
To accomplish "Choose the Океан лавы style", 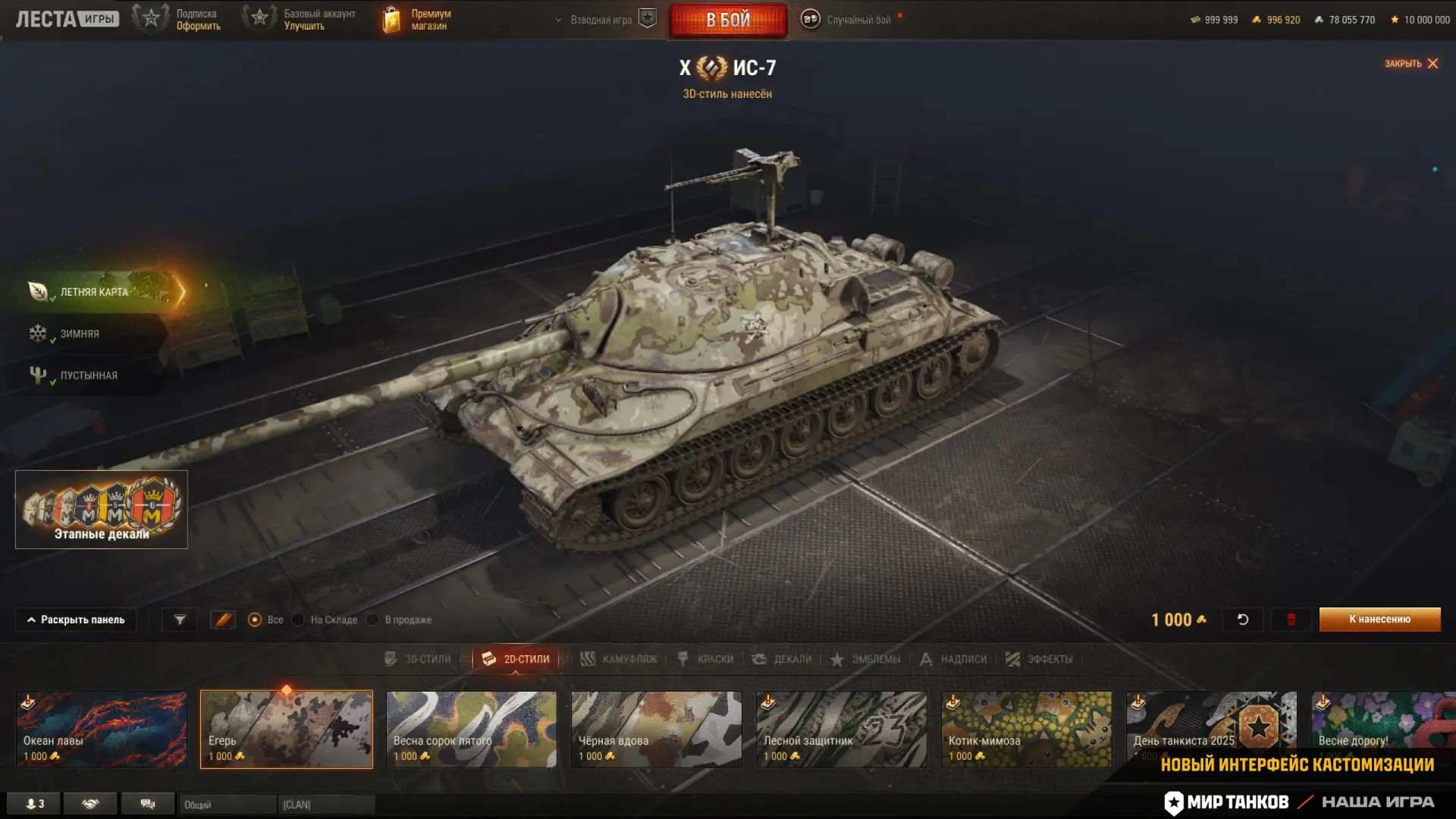I will pos(102,729).
